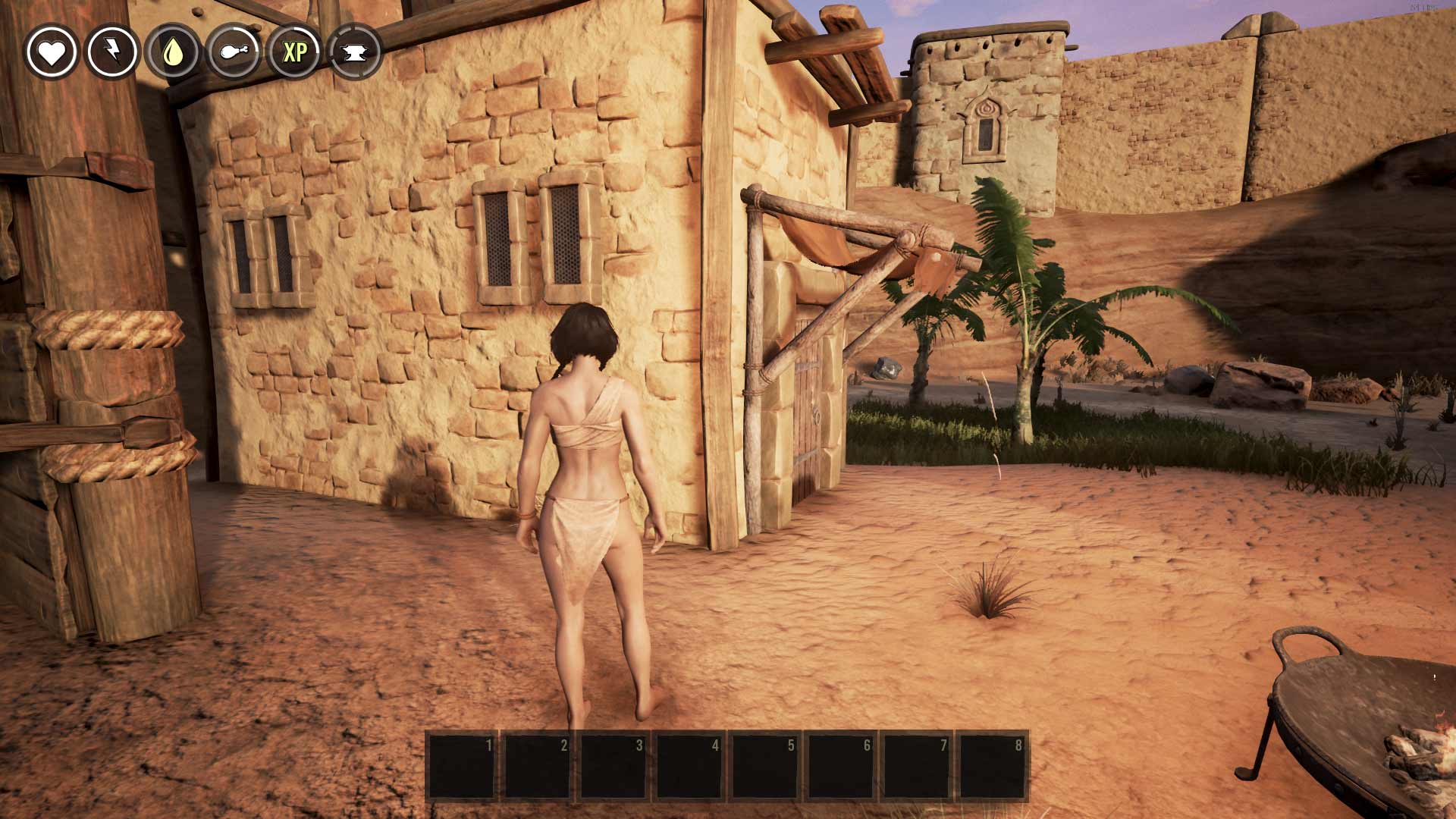1456x819 pixels.
Task: Click the water drop thirst icon
Action: (x=173, y=52)
